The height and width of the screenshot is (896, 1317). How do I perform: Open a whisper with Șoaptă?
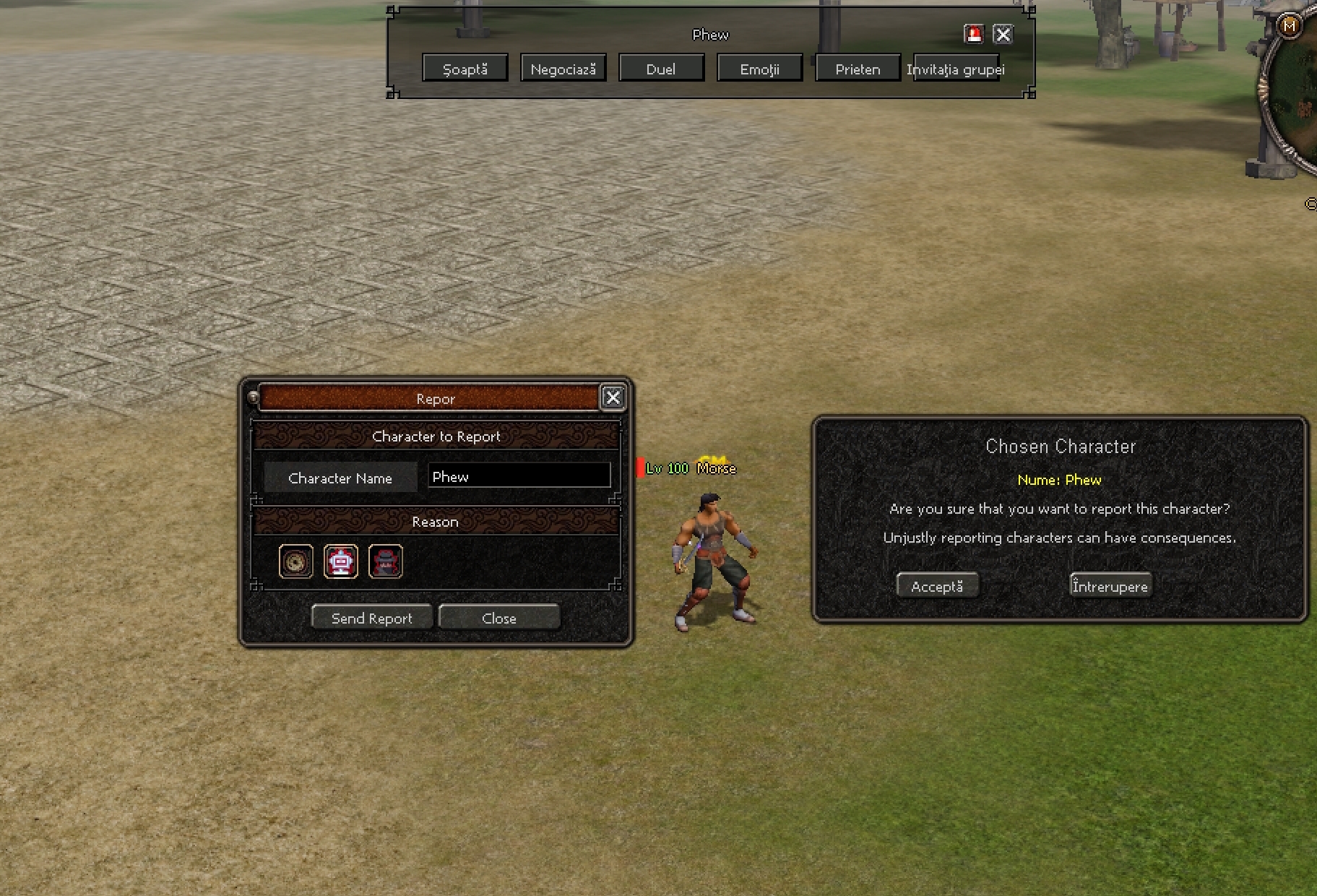click(x=465, y=67)
